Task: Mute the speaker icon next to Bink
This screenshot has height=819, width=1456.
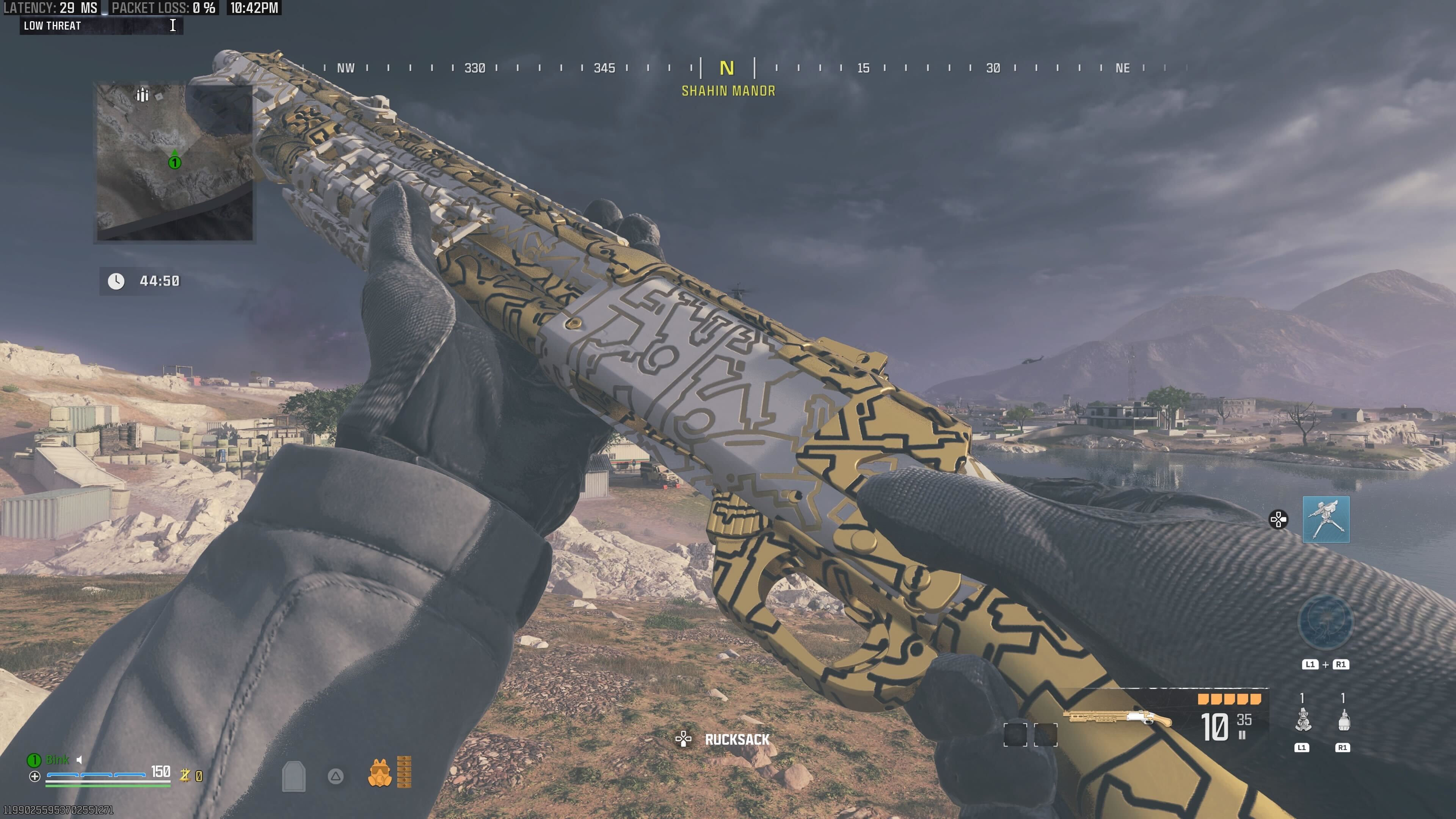Action: [79, 760]
